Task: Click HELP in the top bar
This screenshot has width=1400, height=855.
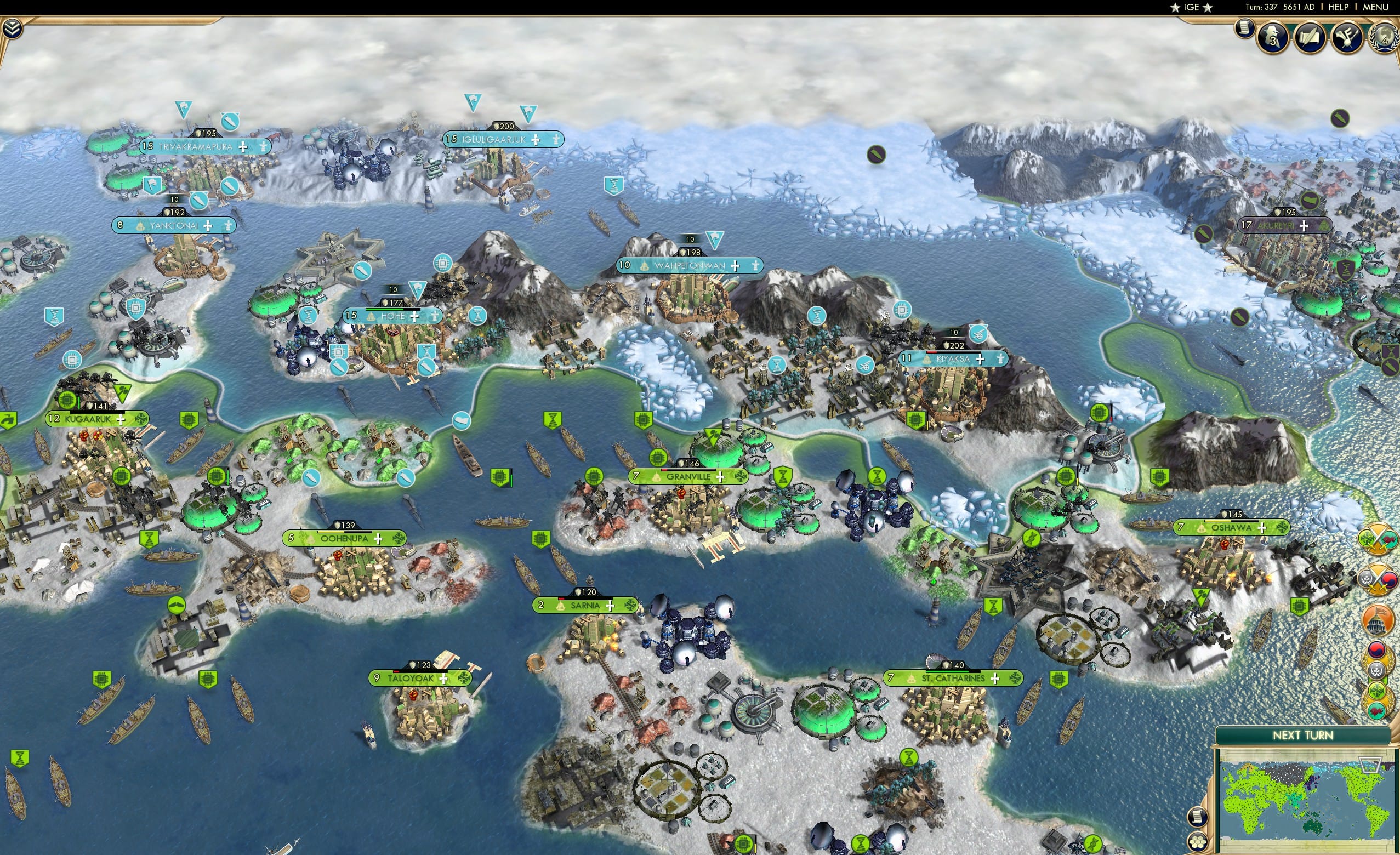Action: [x=1339, y=7]
